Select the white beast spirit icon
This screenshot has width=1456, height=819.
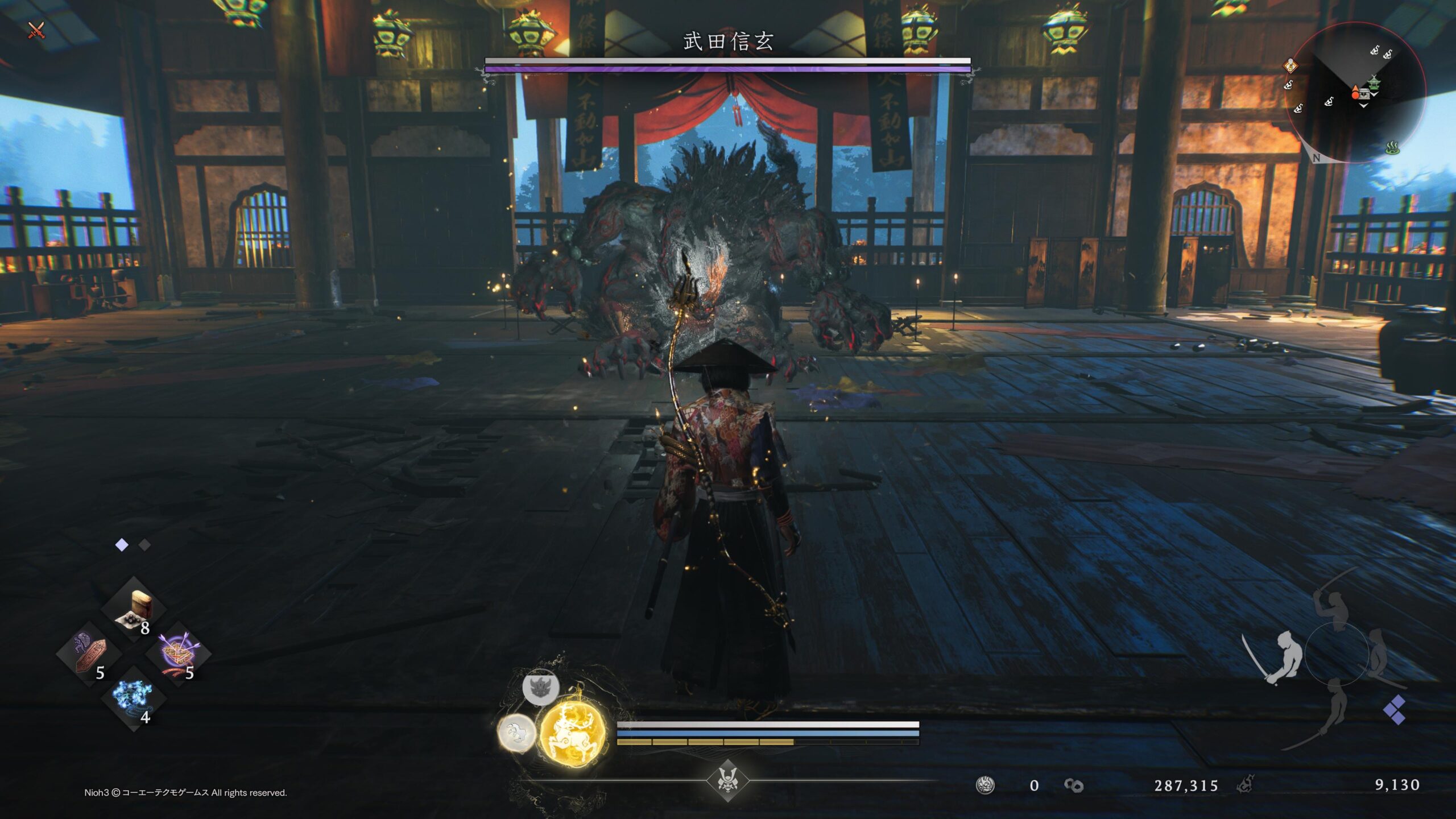(x=516, y=733)
